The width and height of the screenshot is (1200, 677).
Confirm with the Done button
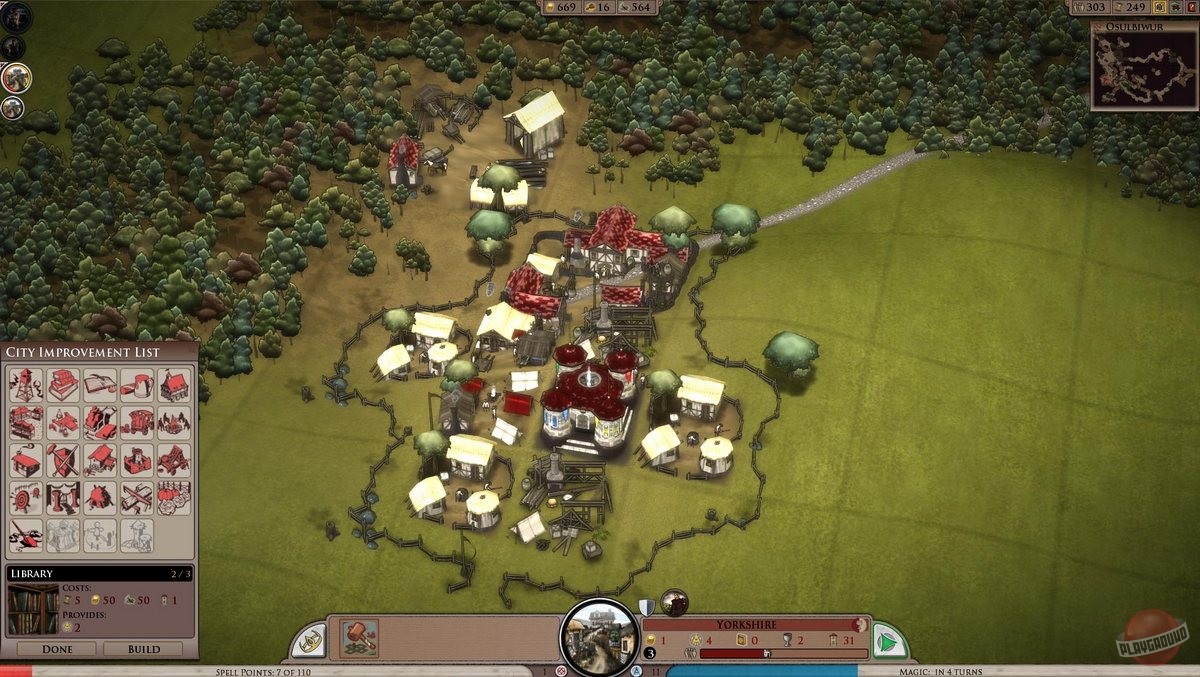pos(56,649)
